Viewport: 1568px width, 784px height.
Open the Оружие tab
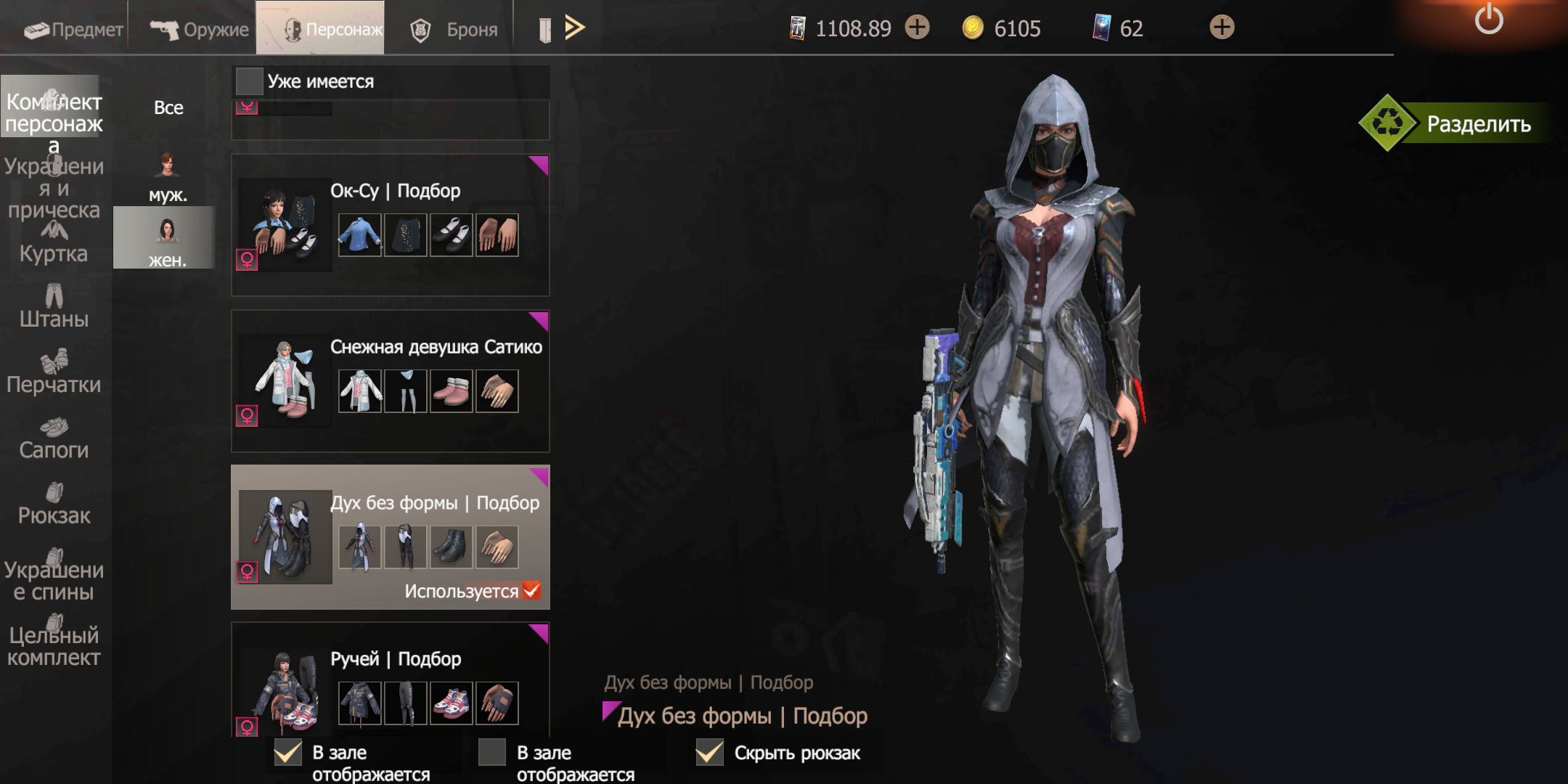199,29
